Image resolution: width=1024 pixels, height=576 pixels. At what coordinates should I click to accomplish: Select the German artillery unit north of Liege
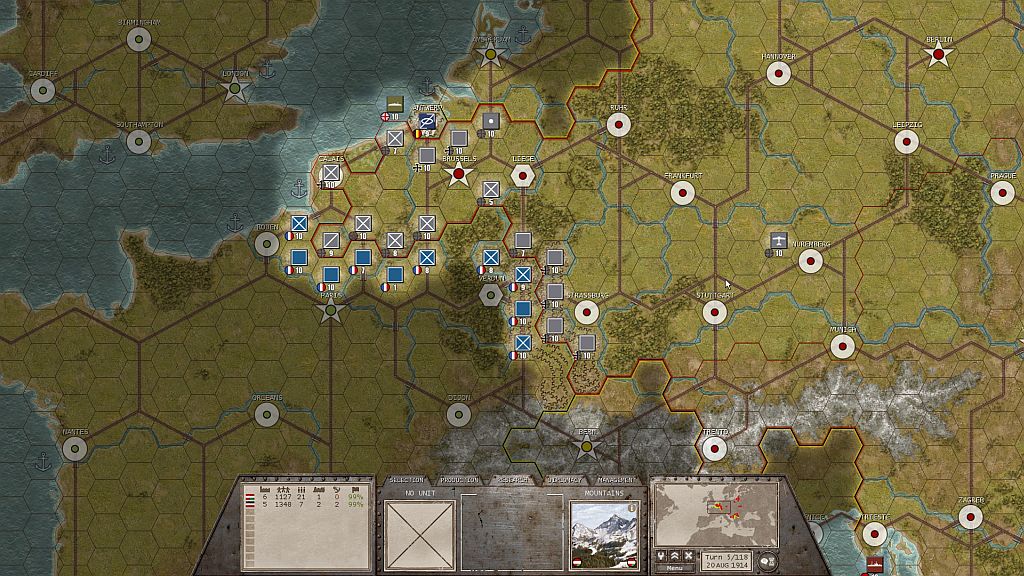pos(490,121)
